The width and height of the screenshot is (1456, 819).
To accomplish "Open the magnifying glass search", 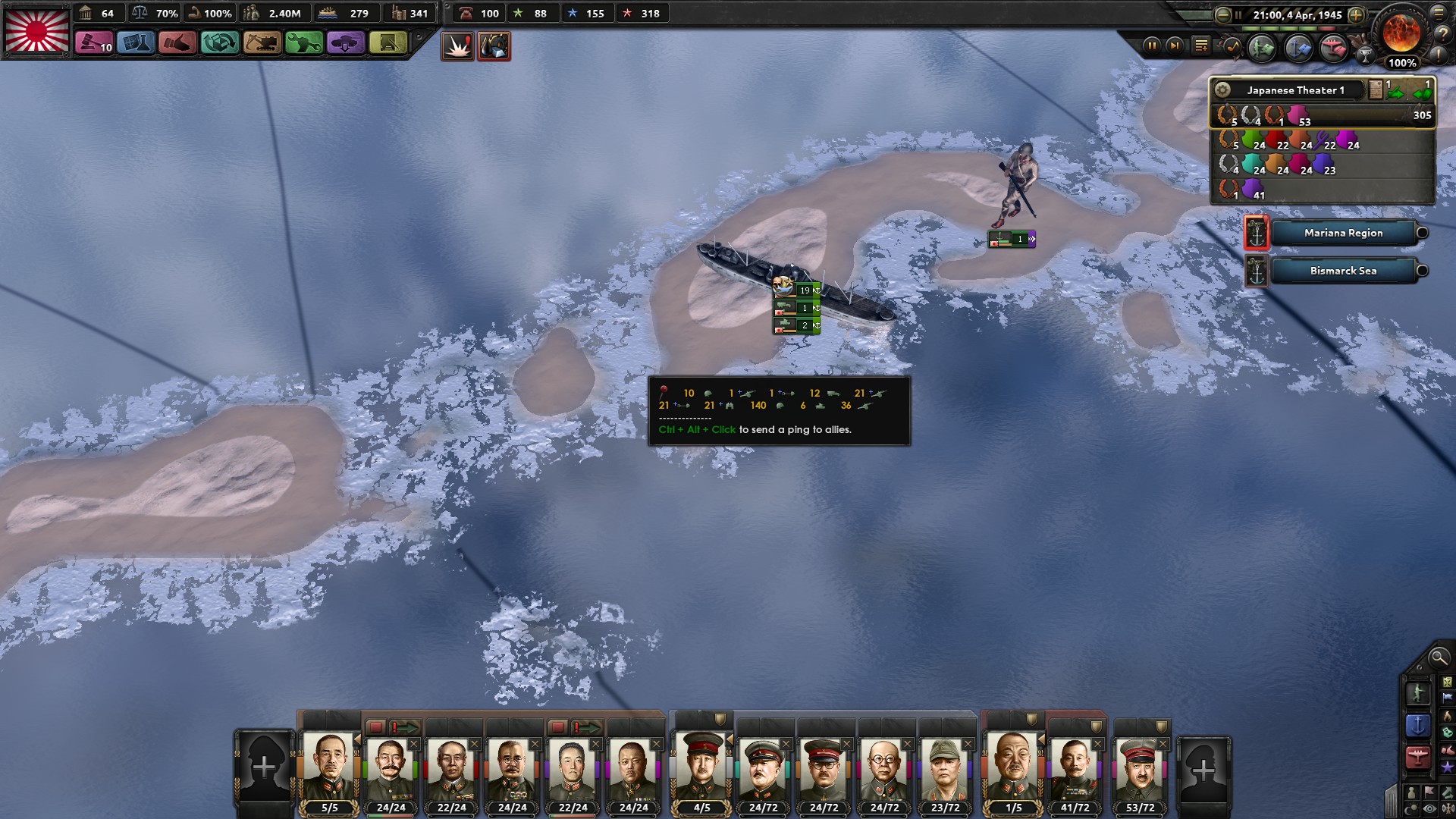I will click(1438, 657).
